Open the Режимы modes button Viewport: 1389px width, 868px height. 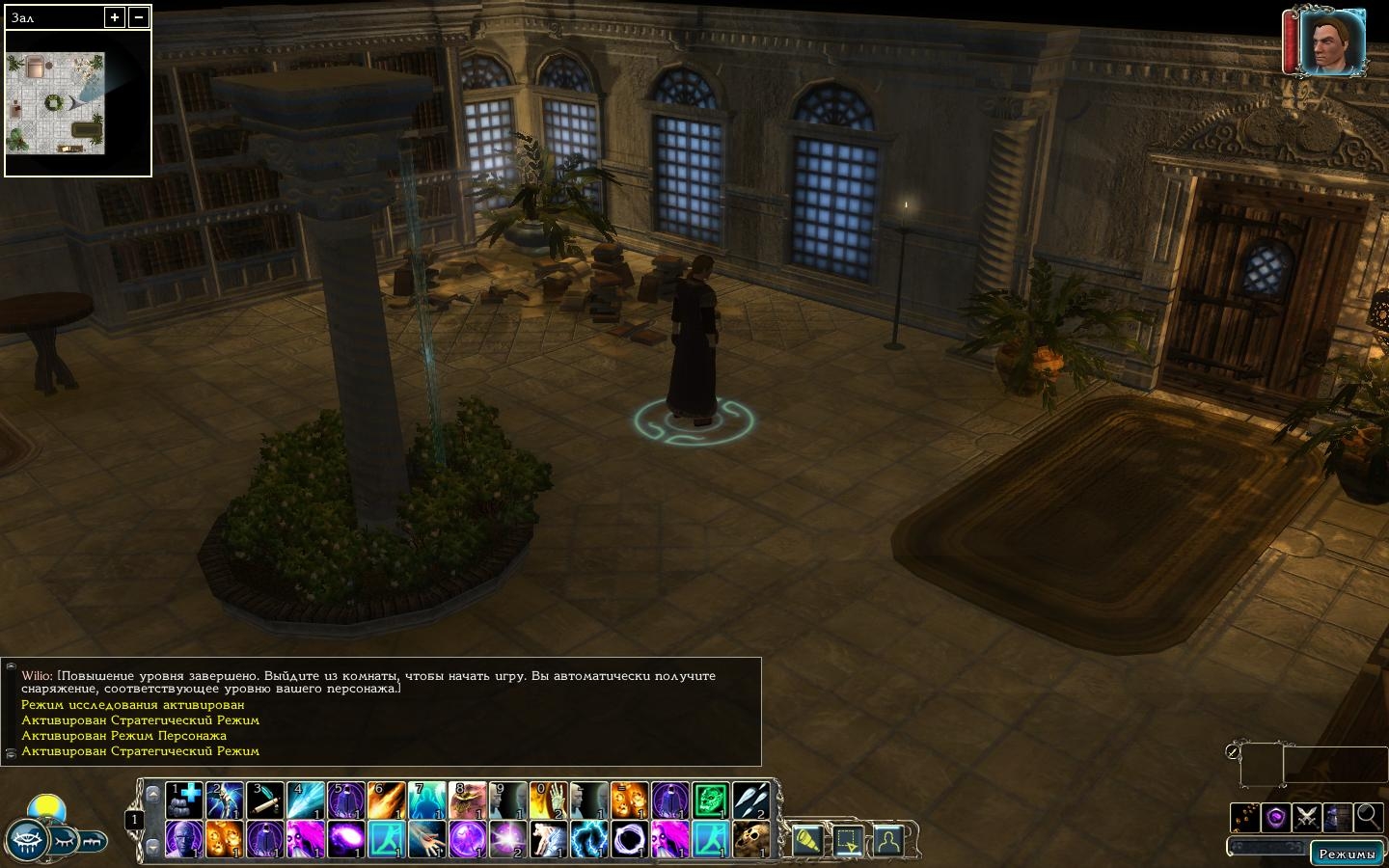(x=1347, y=854)
